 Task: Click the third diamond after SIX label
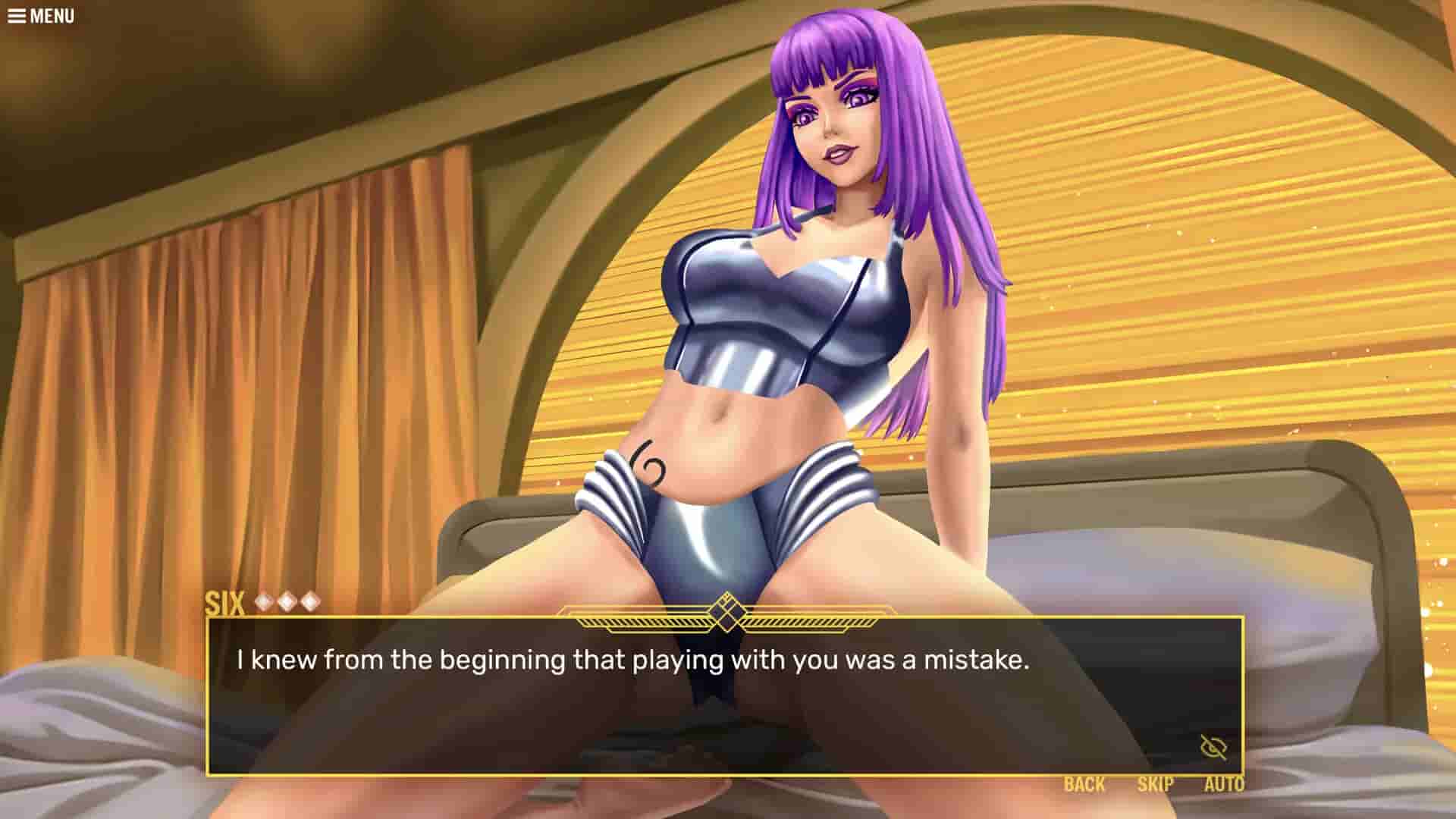[310, 600]
